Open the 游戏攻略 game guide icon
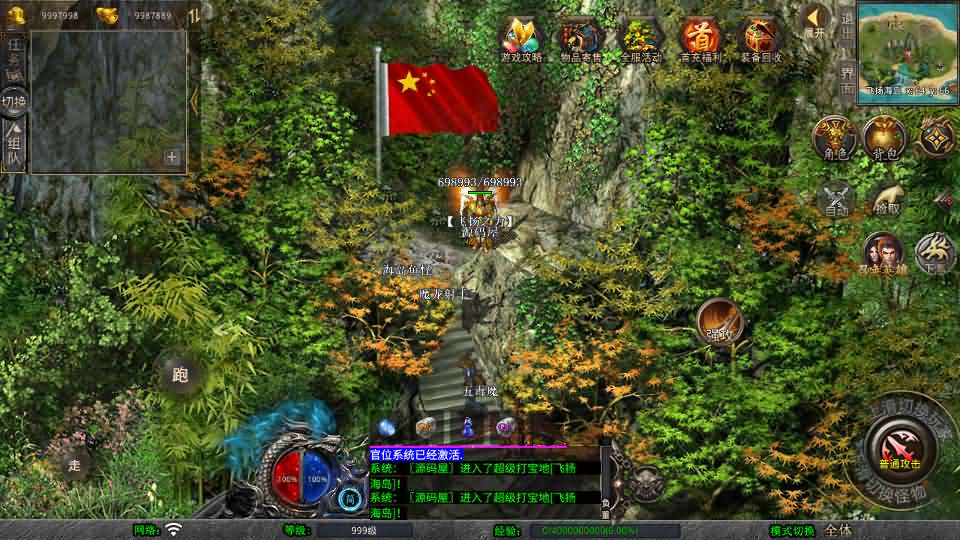 pos(520,40)
